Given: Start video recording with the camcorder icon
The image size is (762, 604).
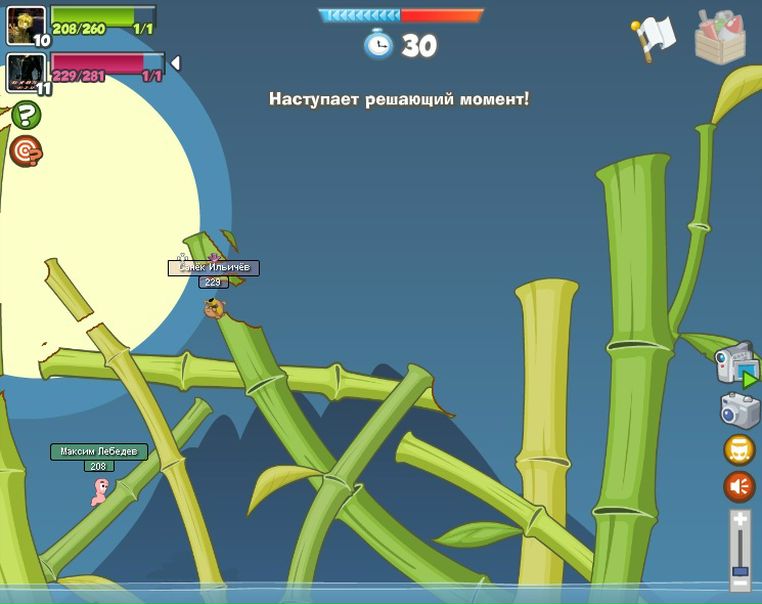Looking at the screenshot, I should pyautogui.click(x=736, y=363).
